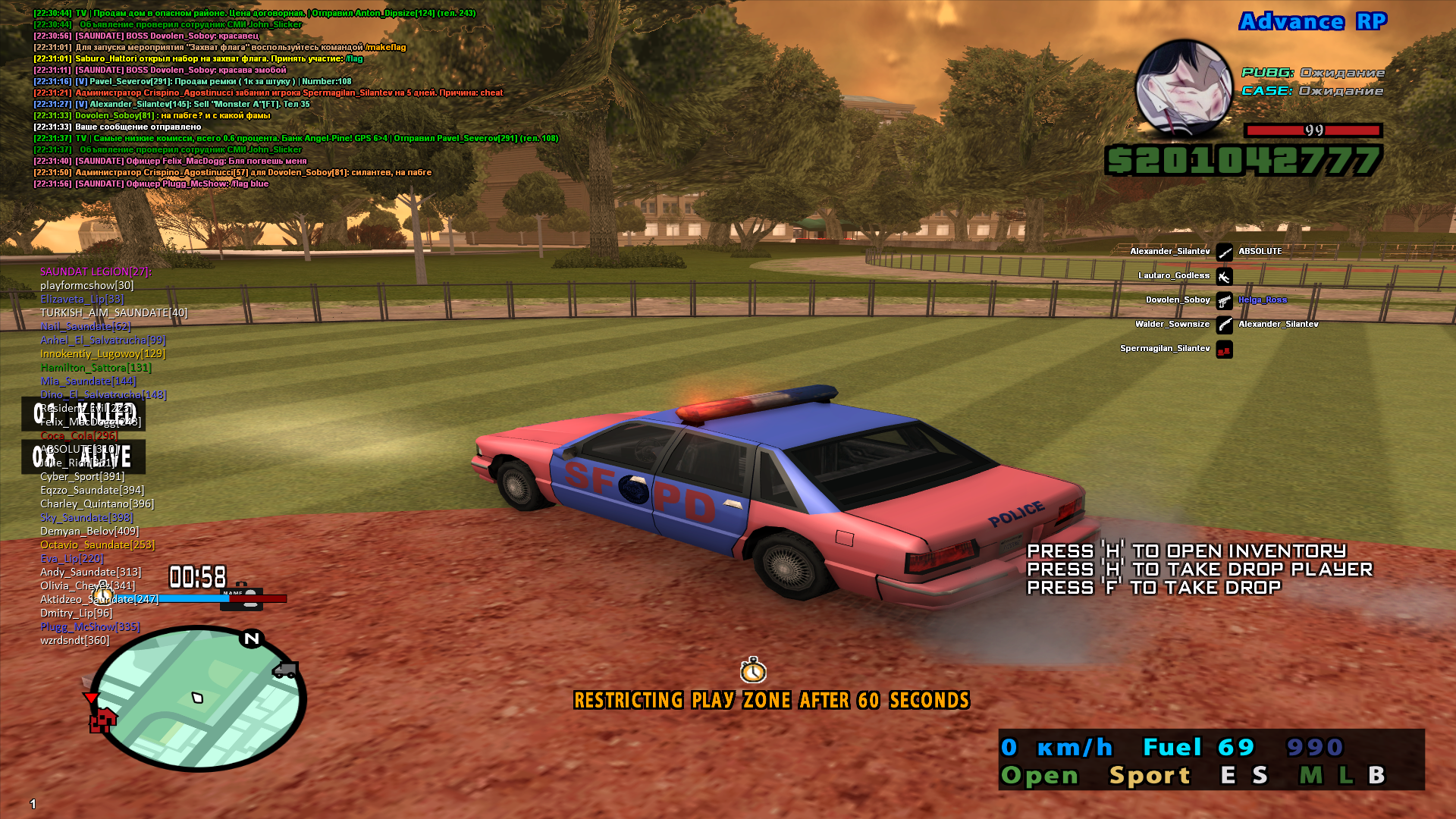Click the shotgun kill icon near Walder_Sownsize
This screenshot has height=819, width=1456.
click(x=1224, y=325)
